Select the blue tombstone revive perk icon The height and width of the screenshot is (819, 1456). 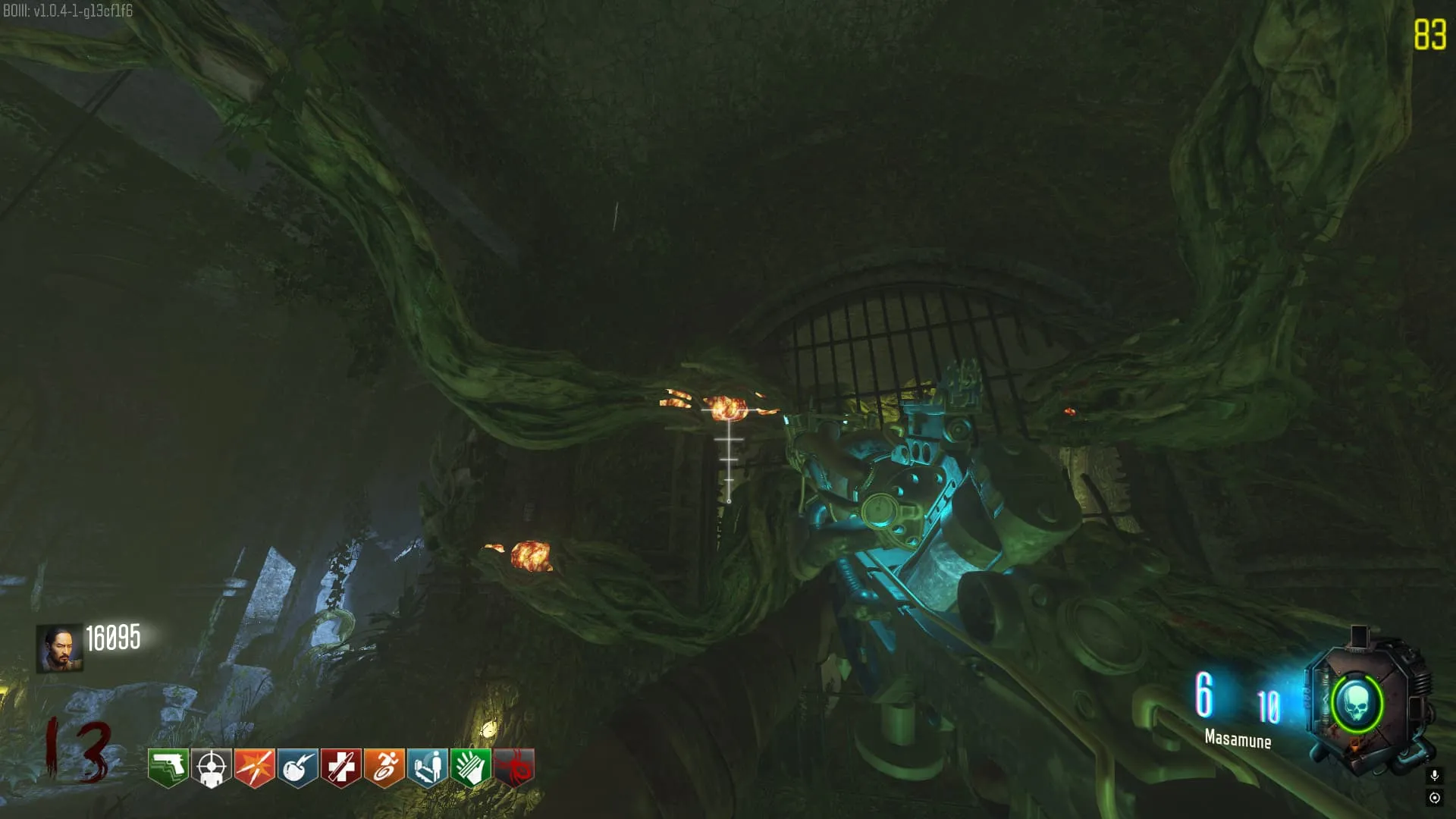[x=428, y=767]
